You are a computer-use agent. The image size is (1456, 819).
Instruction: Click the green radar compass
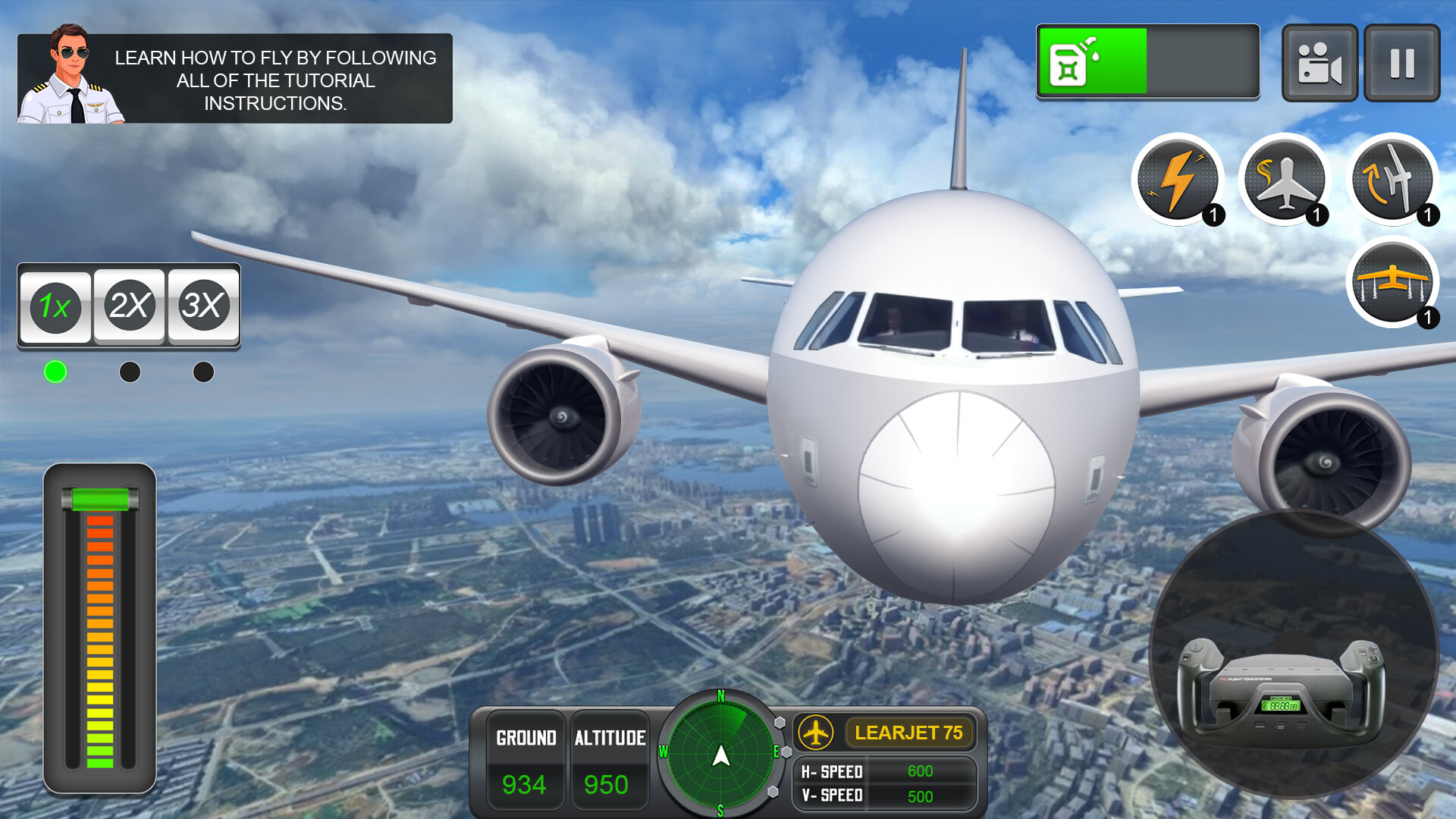720,754
